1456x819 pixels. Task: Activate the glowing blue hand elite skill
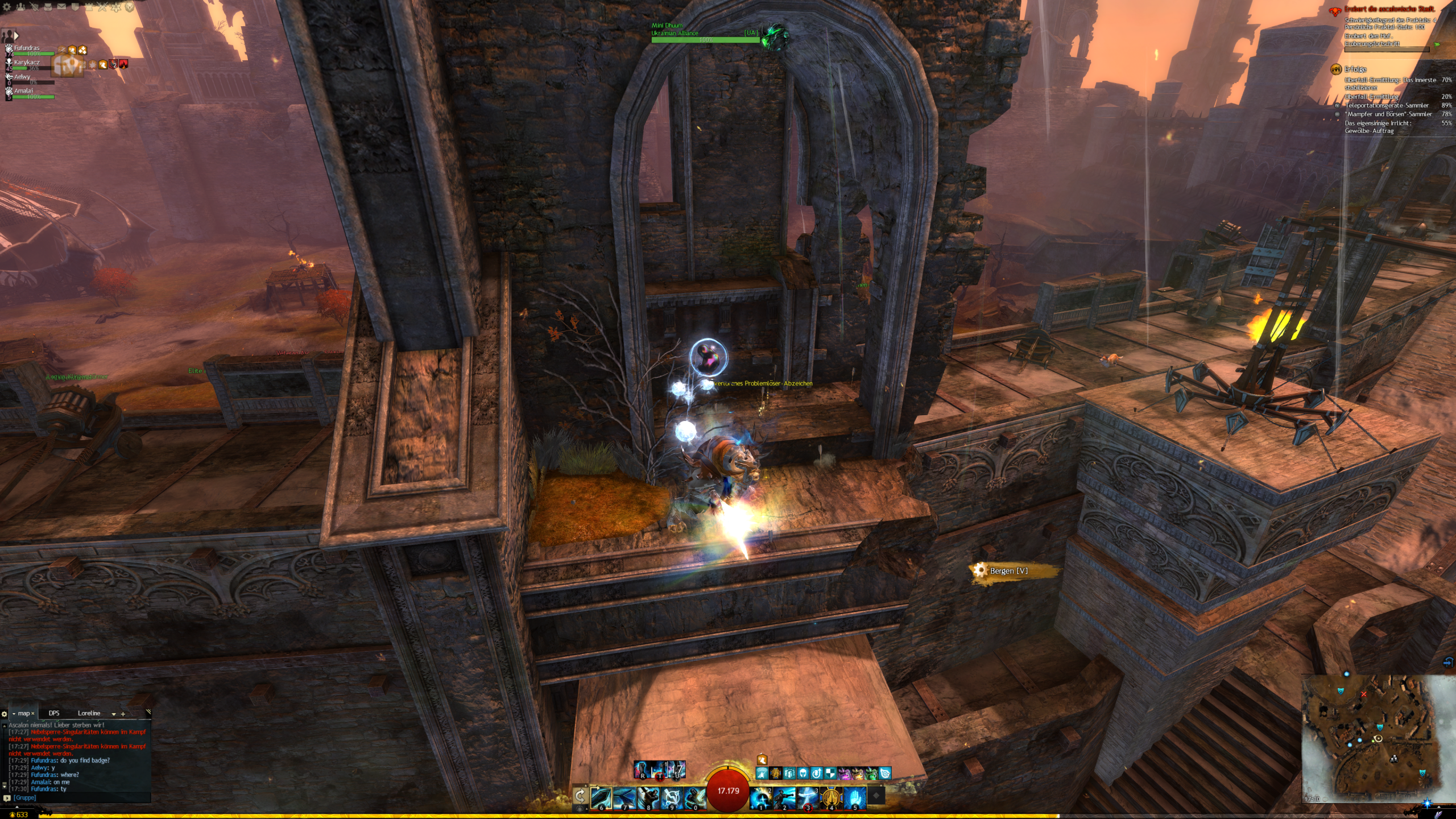point(854,798)
